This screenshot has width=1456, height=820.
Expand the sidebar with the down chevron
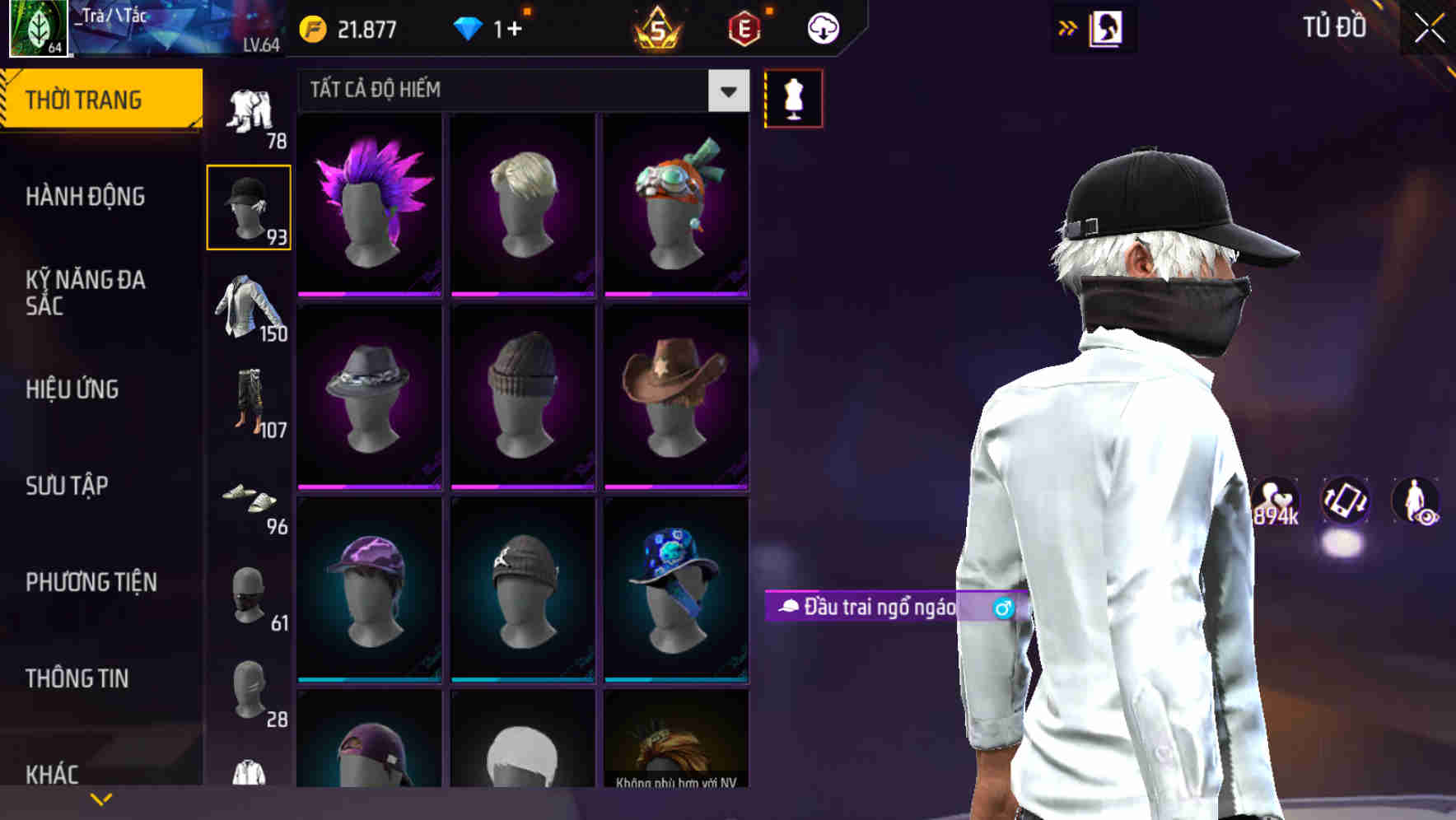click(101, 797)
